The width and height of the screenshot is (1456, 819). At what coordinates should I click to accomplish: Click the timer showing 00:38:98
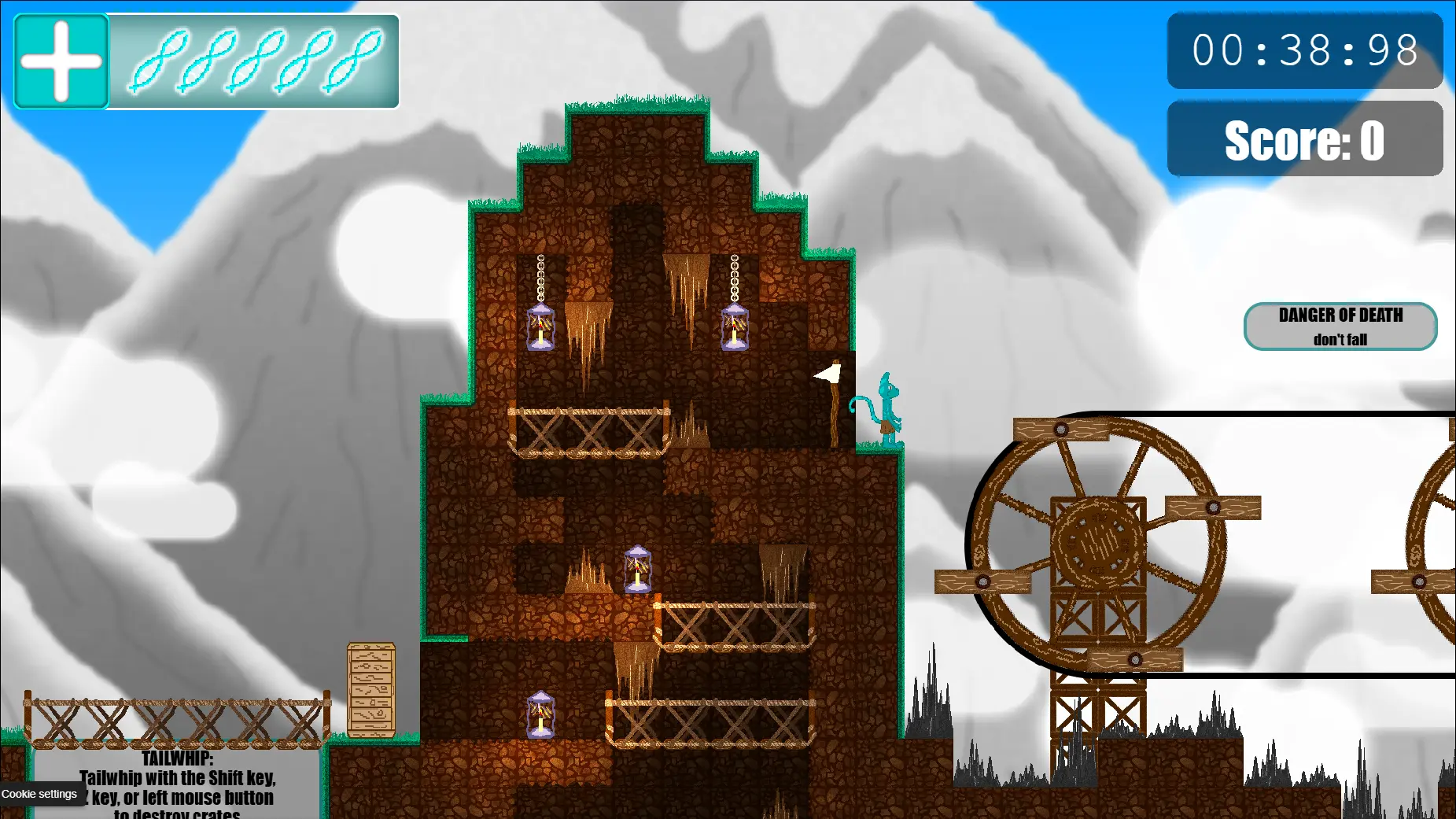[1304, 51]
